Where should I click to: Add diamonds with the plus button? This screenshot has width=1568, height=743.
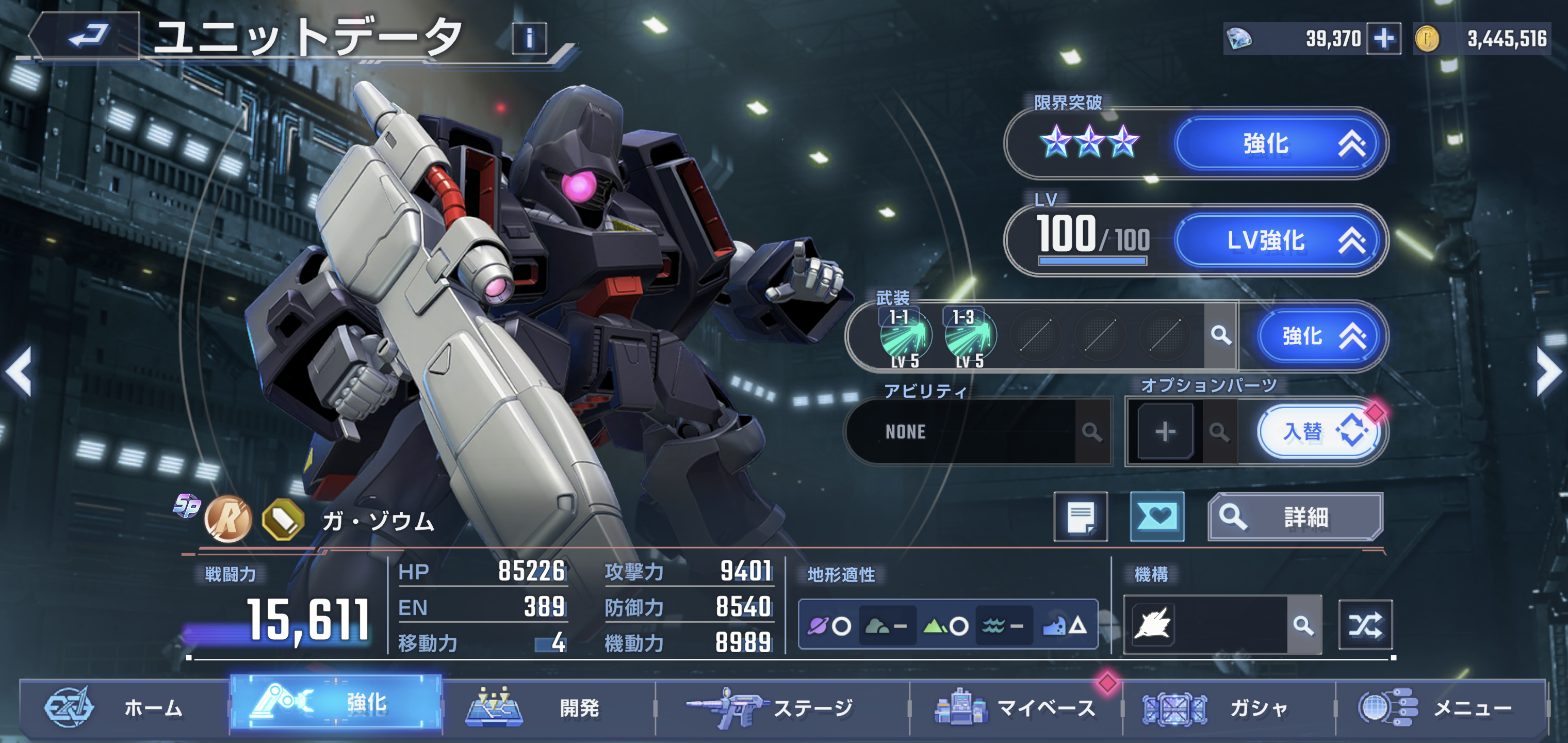click(1383, 39)
